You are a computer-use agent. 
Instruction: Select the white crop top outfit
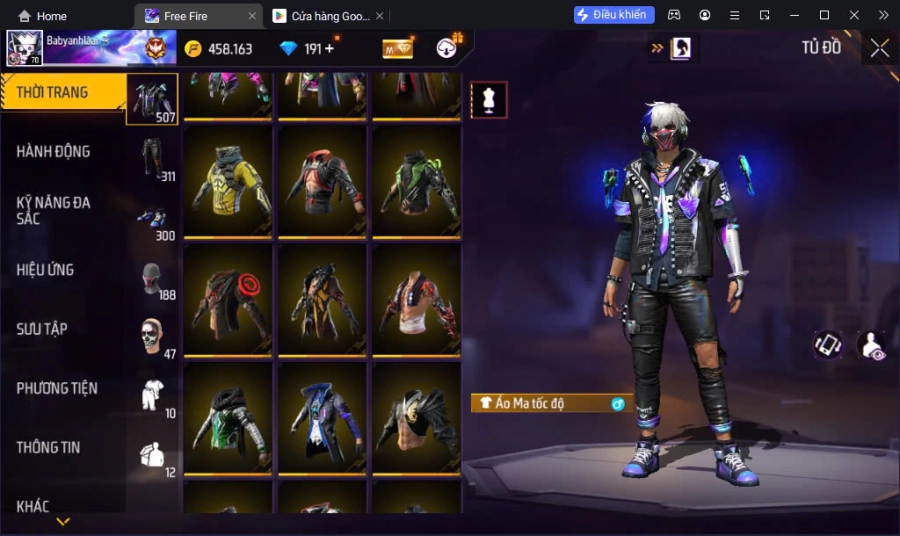point(416,299)
